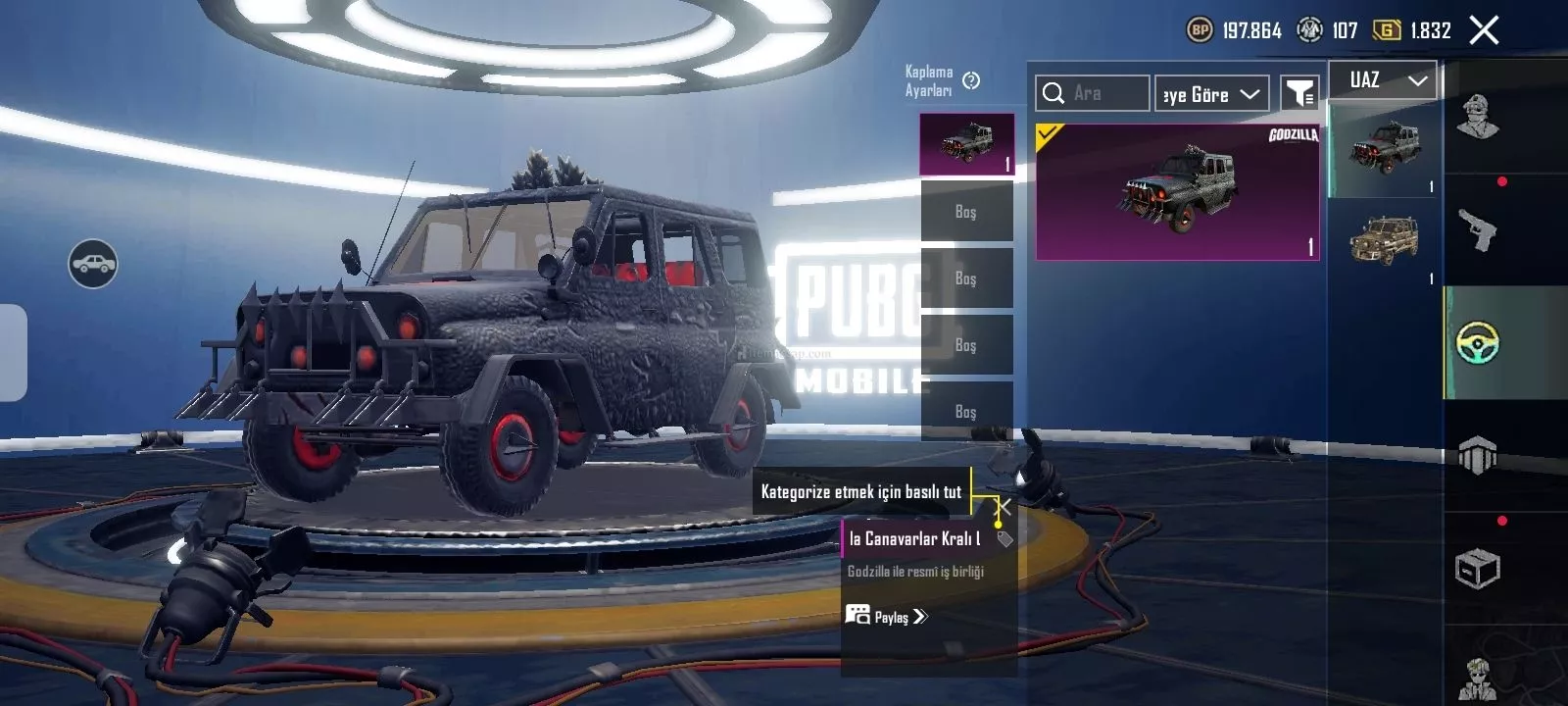Click the tag icon beside skin name
Viewport: 1568px width, 706px height.
(x=1004, y=538)
